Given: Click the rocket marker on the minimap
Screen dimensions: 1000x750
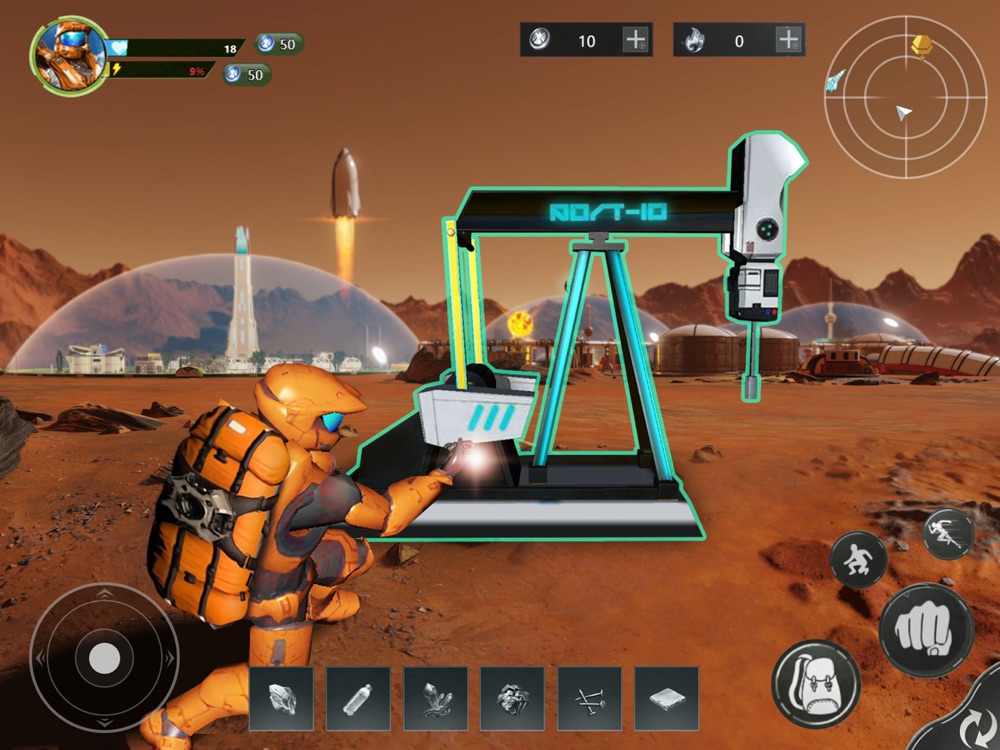Looking at the screenshot, I should pos(836,81).
